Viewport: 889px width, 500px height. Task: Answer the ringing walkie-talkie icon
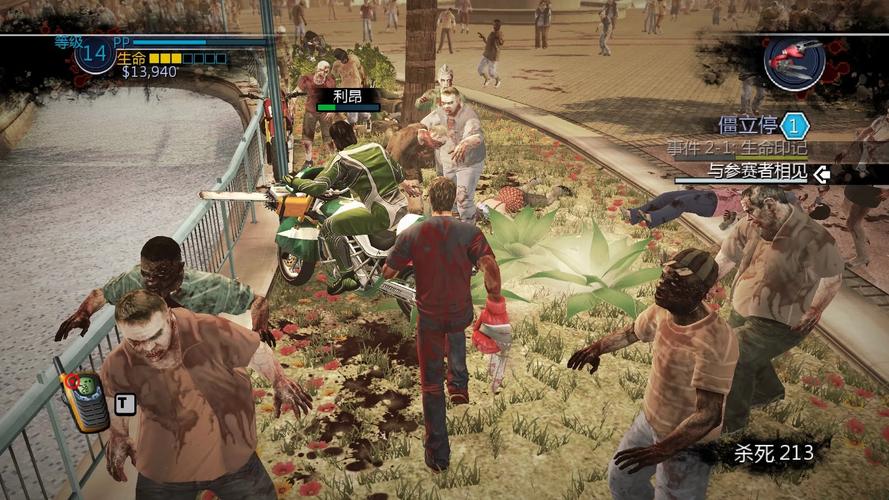(x=84, y=399)
